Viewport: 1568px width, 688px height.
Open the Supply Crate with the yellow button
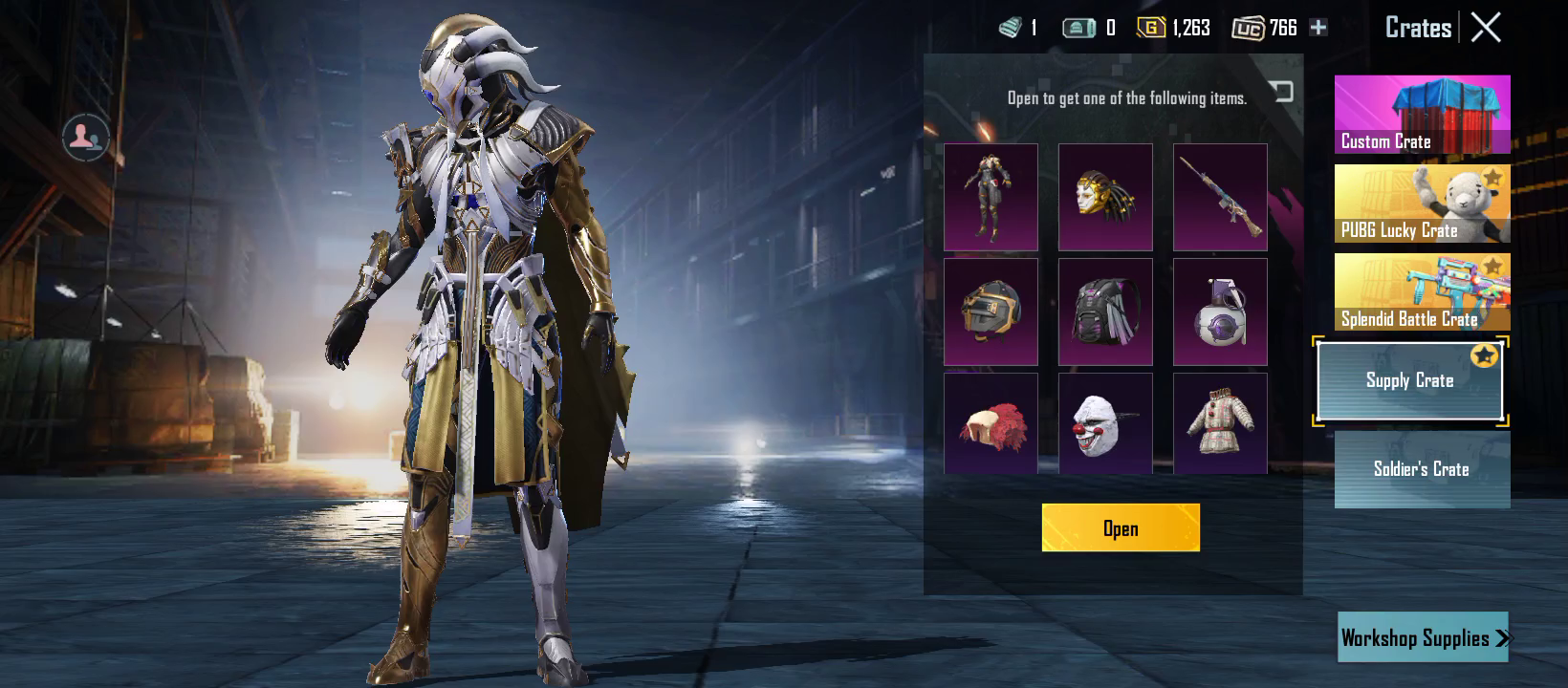[x=1121, y=527]
